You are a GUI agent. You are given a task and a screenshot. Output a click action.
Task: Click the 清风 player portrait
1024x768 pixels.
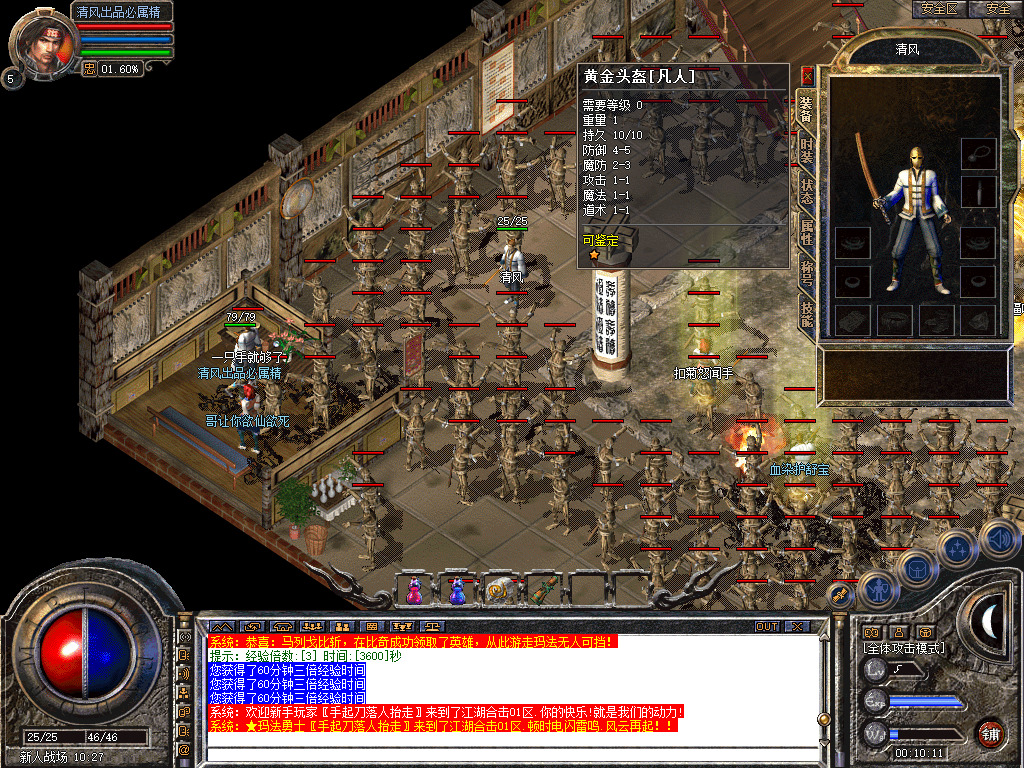click(x=43, y=42)
